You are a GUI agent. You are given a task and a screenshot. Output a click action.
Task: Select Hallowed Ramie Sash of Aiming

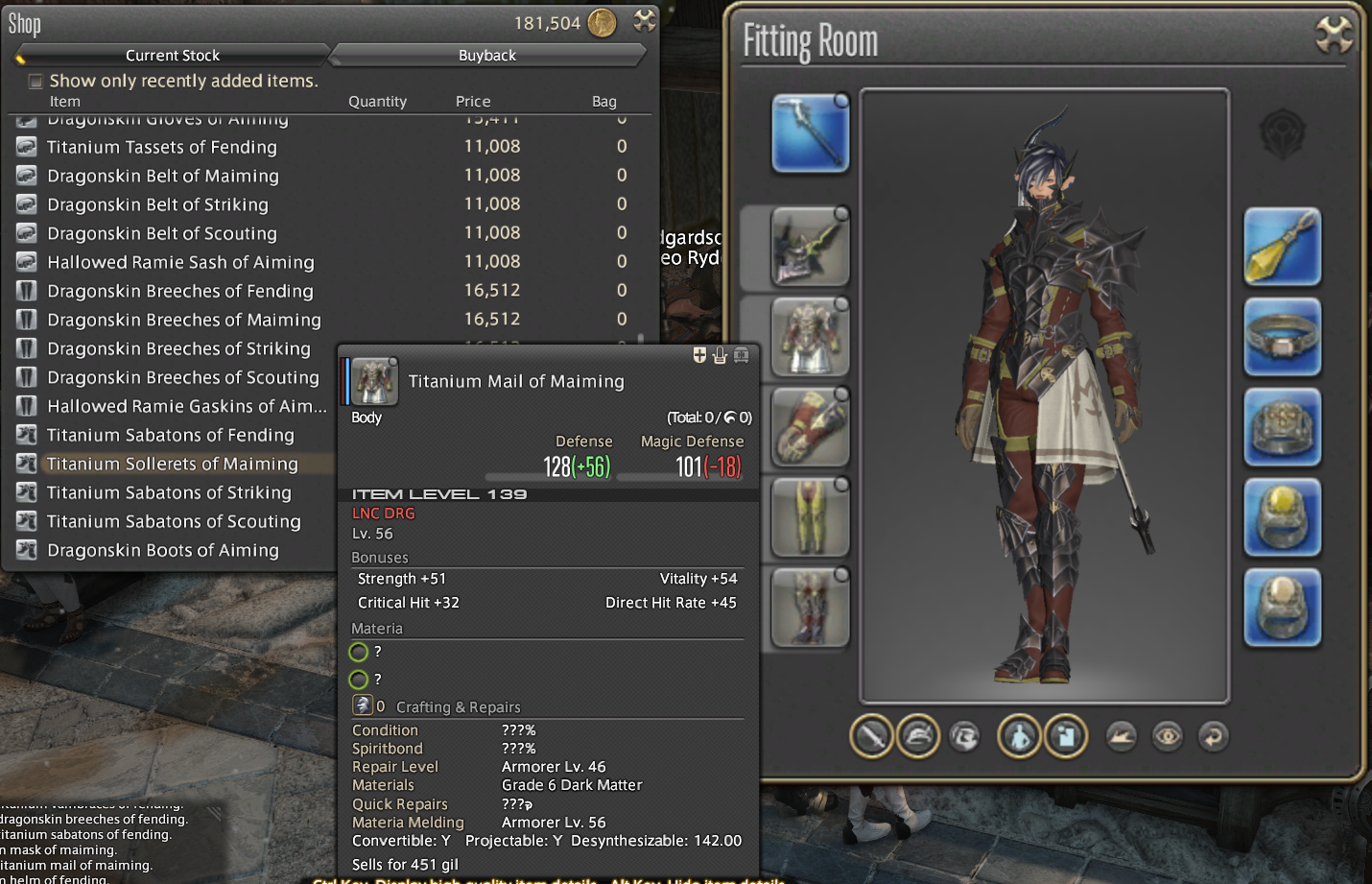tap(180, 262)
